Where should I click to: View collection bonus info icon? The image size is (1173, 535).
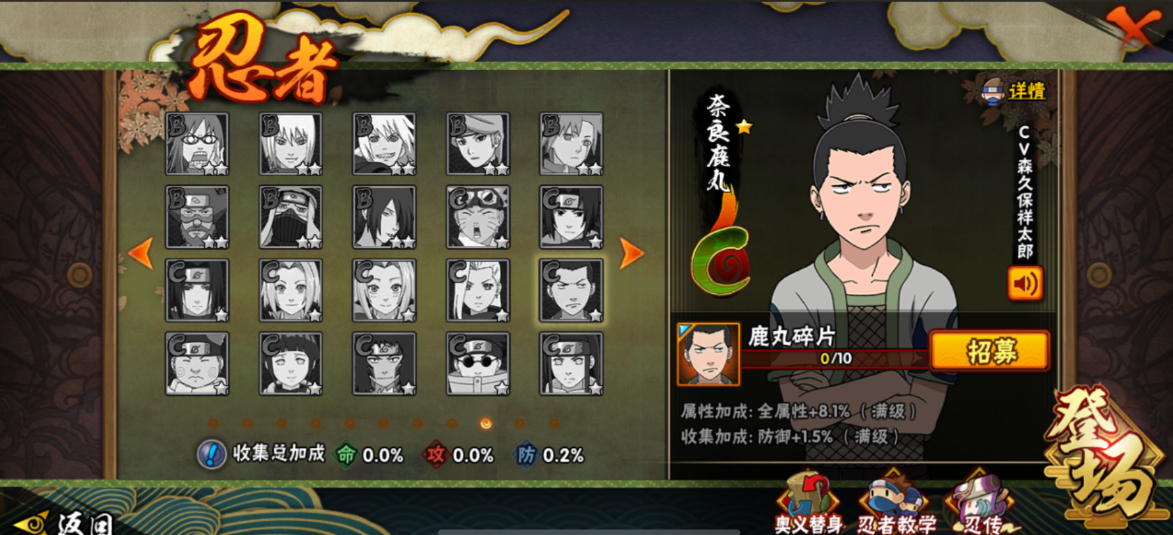[x=211, y=454]
